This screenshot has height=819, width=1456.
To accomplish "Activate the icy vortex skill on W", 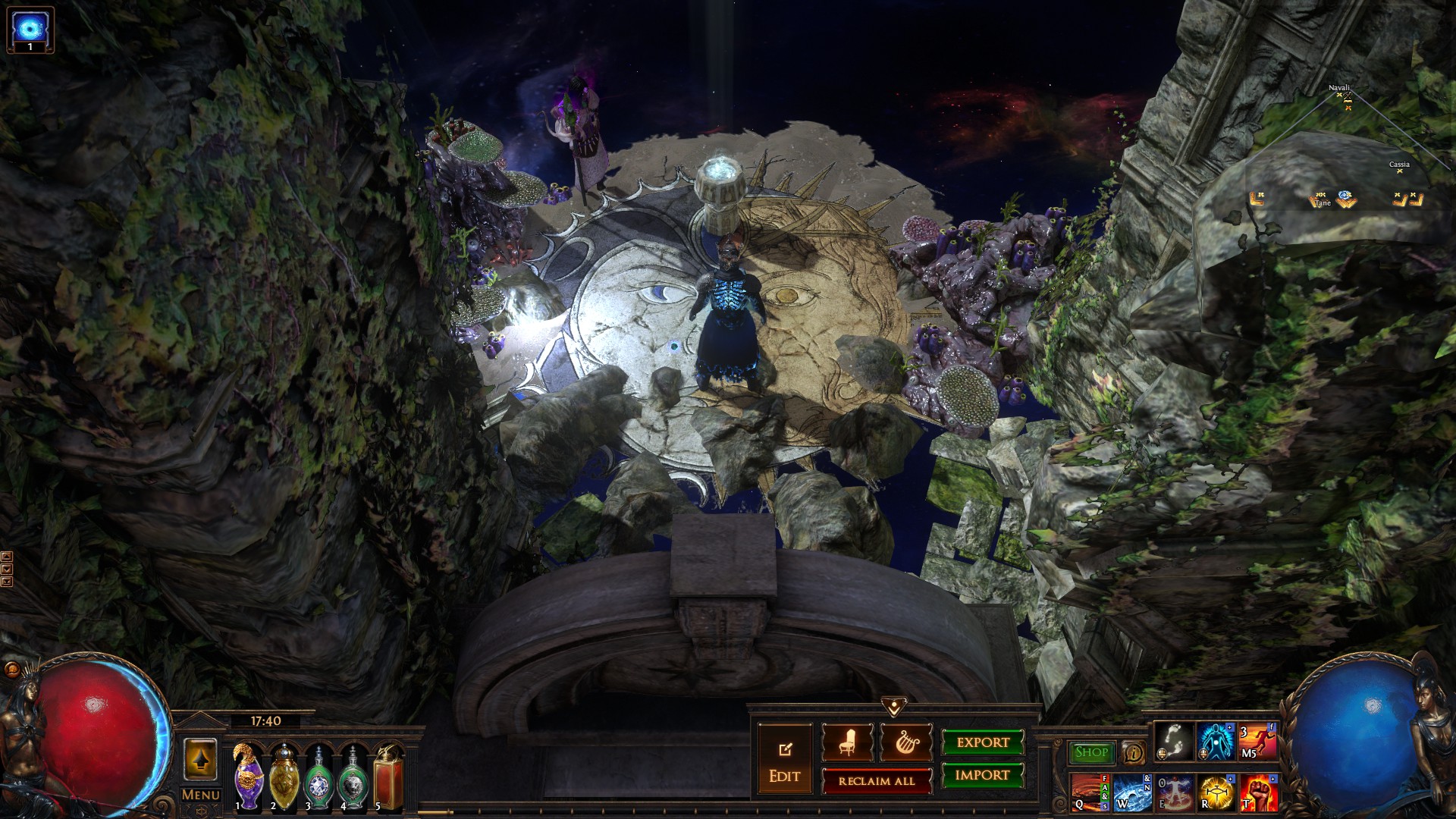I will pos(1133,792).
